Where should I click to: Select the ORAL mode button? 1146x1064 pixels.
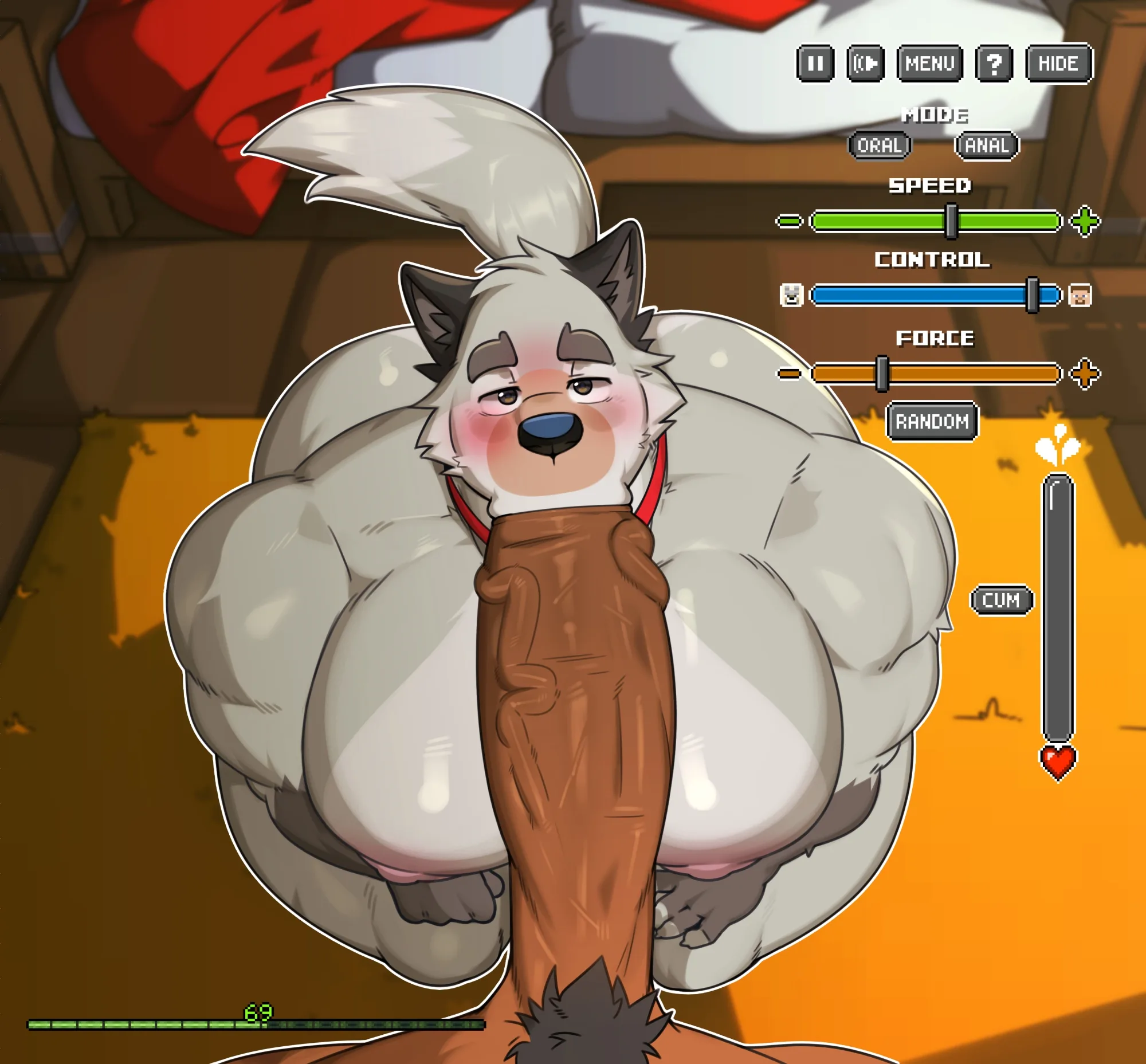pyautogui.click(x=880, y=145)
